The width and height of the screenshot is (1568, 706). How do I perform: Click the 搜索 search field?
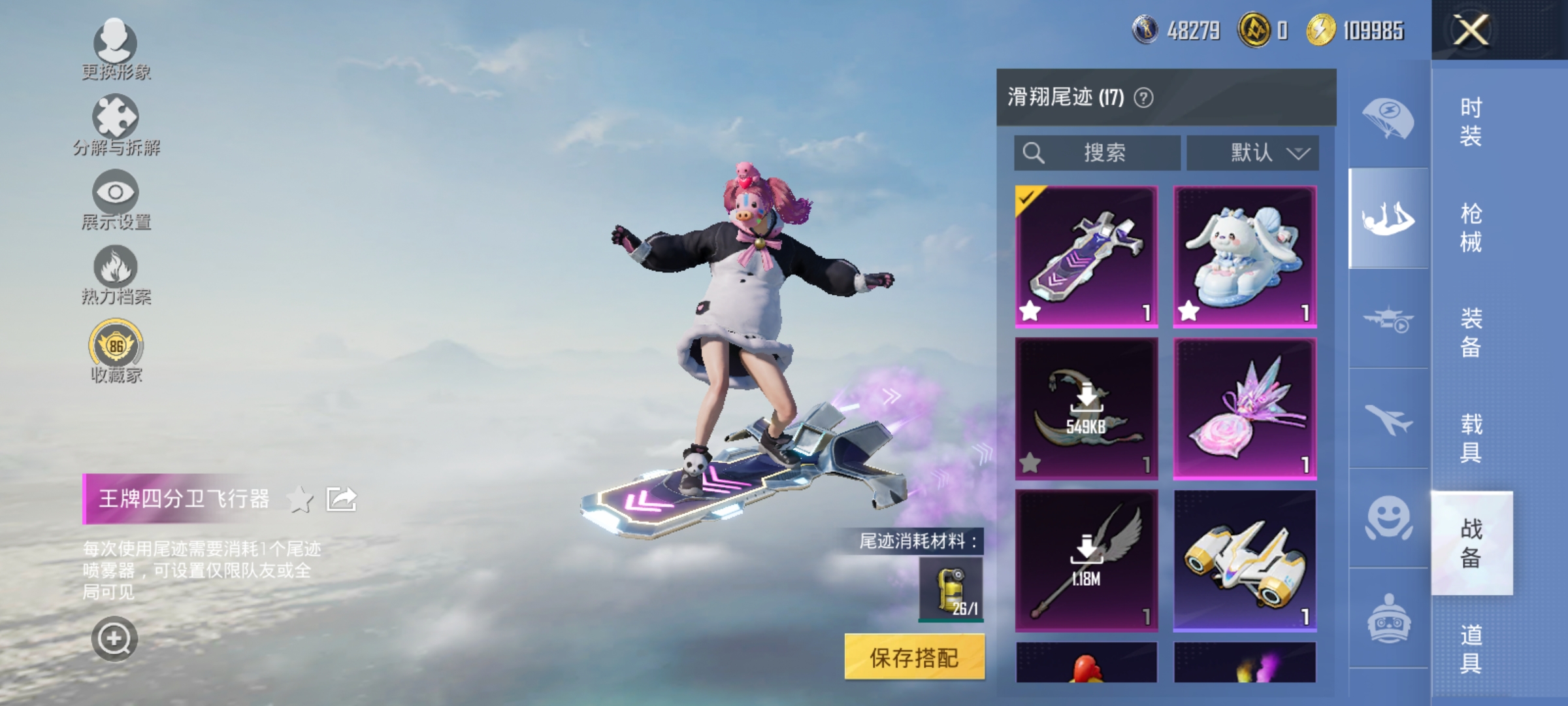coord(1104,153)
